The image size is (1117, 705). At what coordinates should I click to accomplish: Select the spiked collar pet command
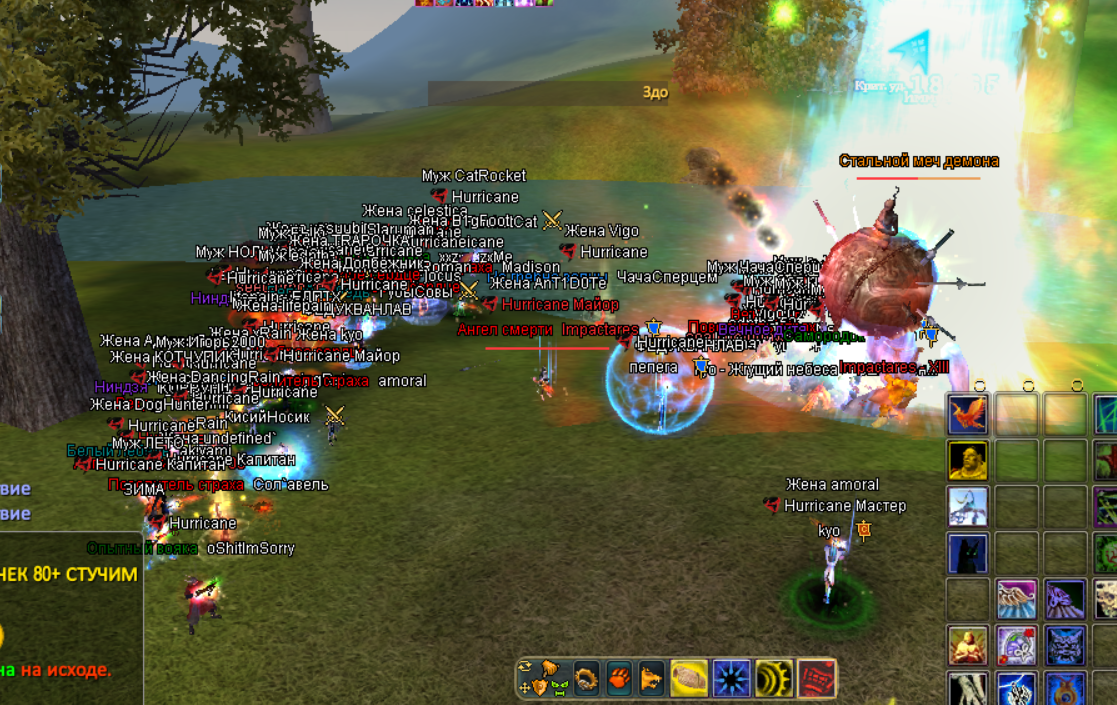[586, 678]
